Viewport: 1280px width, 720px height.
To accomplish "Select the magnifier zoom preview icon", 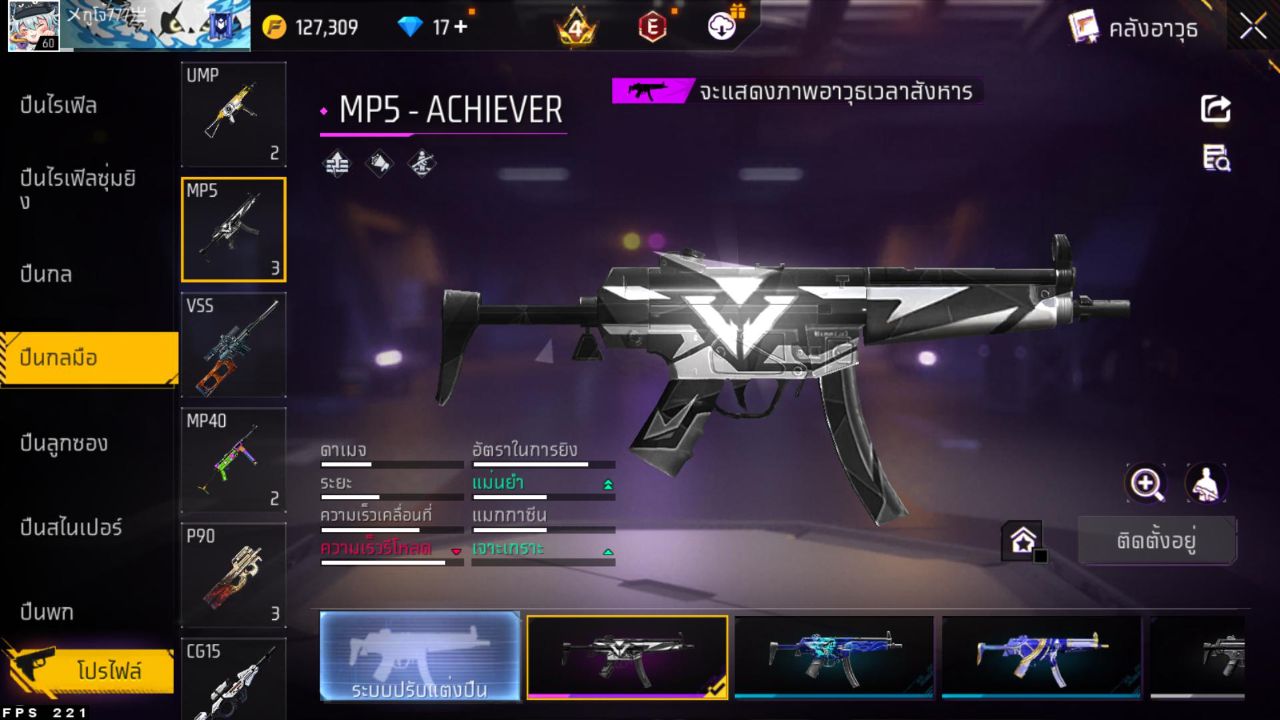I will click(1146, 483).
